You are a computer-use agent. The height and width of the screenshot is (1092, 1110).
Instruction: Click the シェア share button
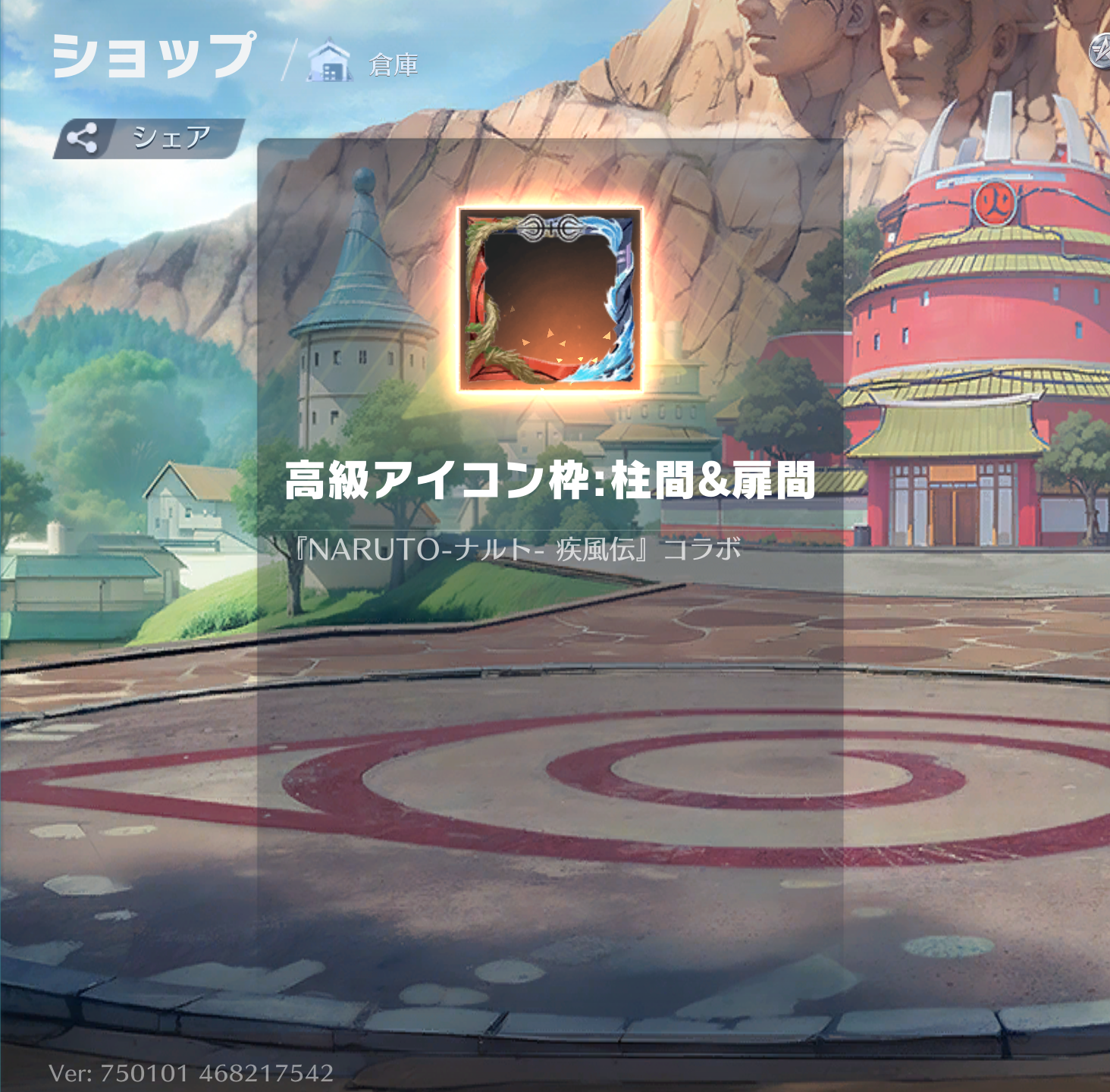[149, 138]
